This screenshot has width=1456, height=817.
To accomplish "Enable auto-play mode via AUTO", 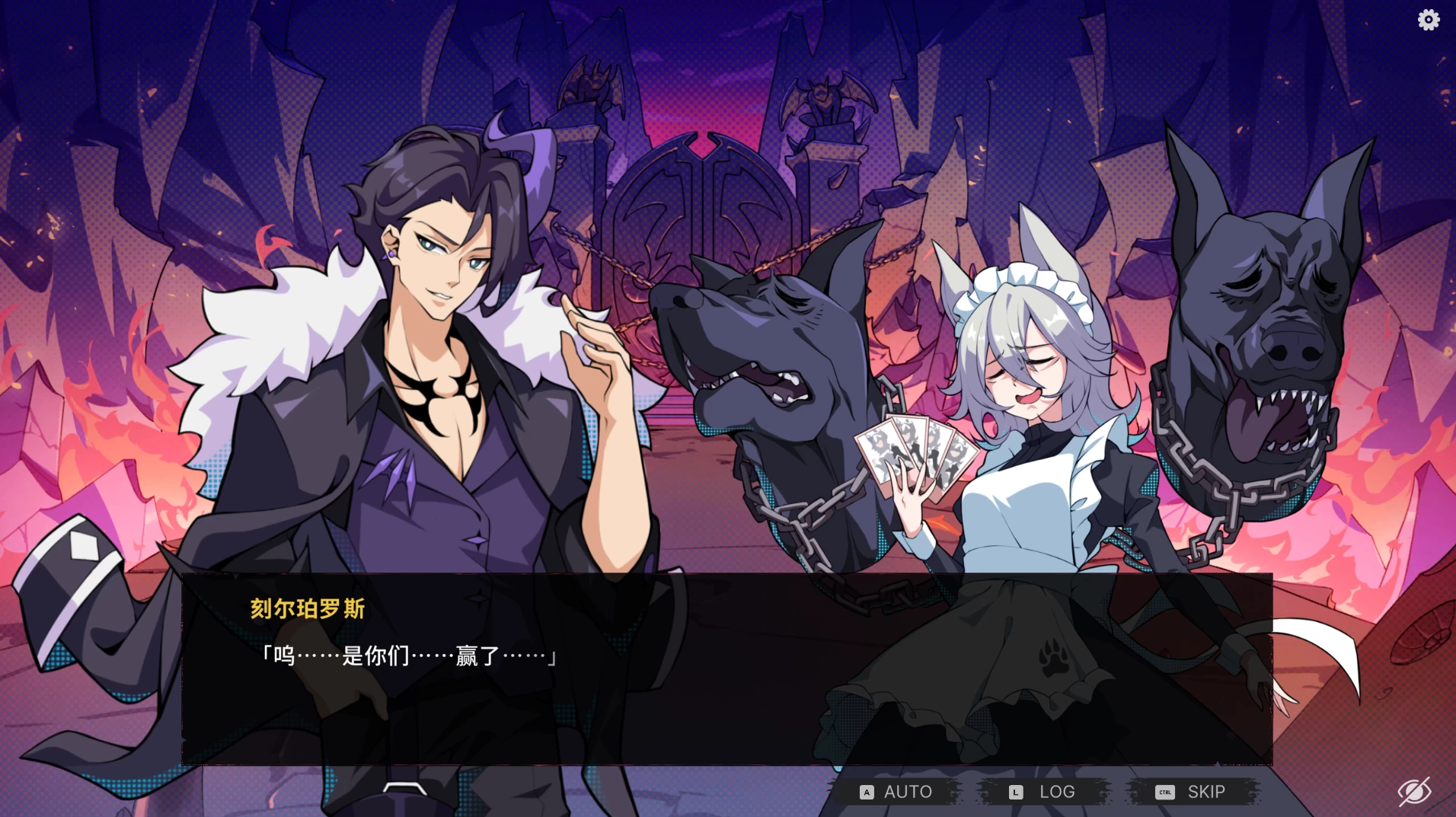I will click(908, 791).
